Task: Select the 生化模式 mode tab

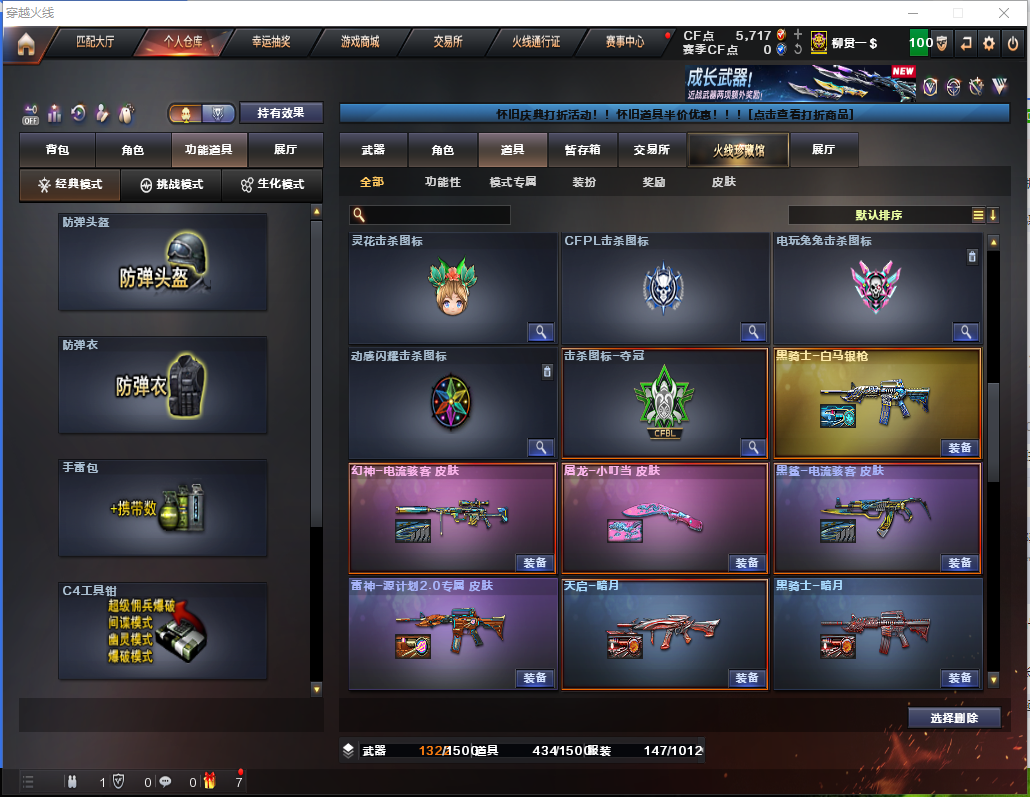Action: 272,185
